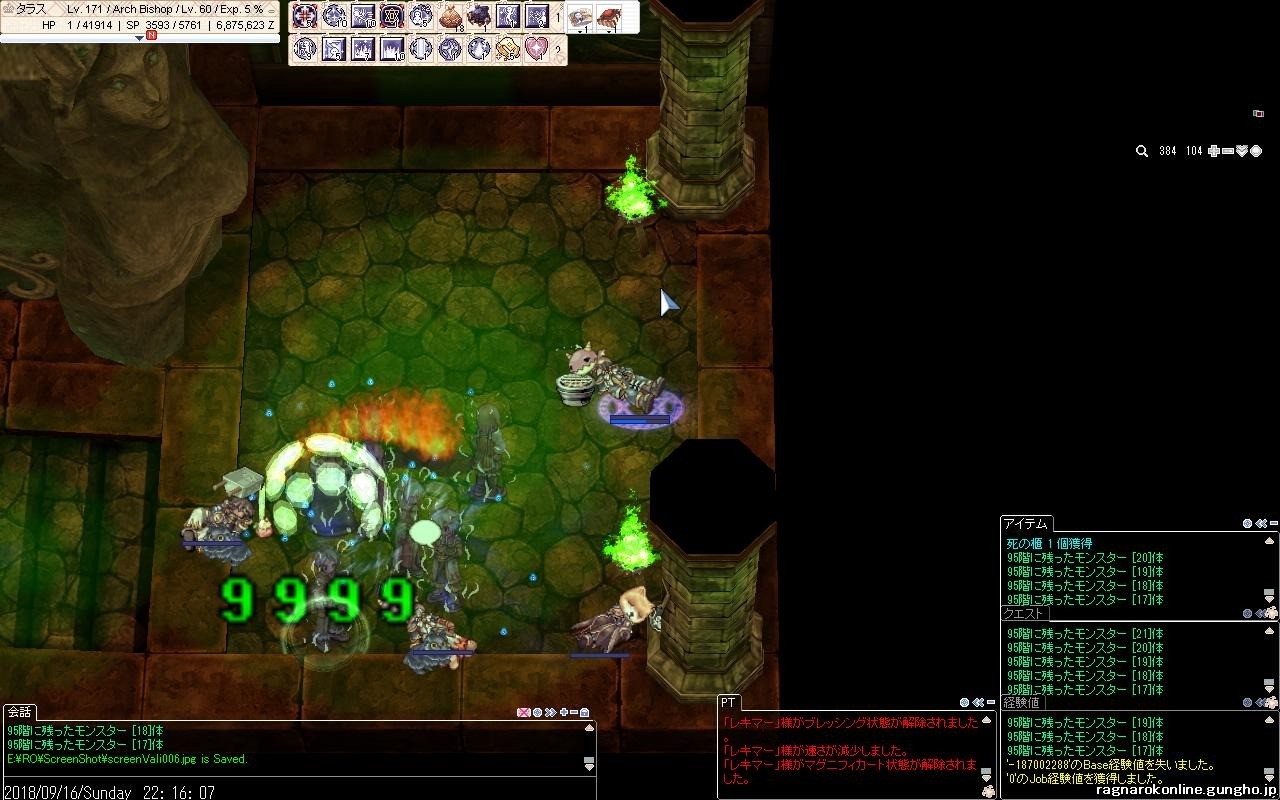Click the plus button on chat window
1280x800 pixels.
[563, 712]
